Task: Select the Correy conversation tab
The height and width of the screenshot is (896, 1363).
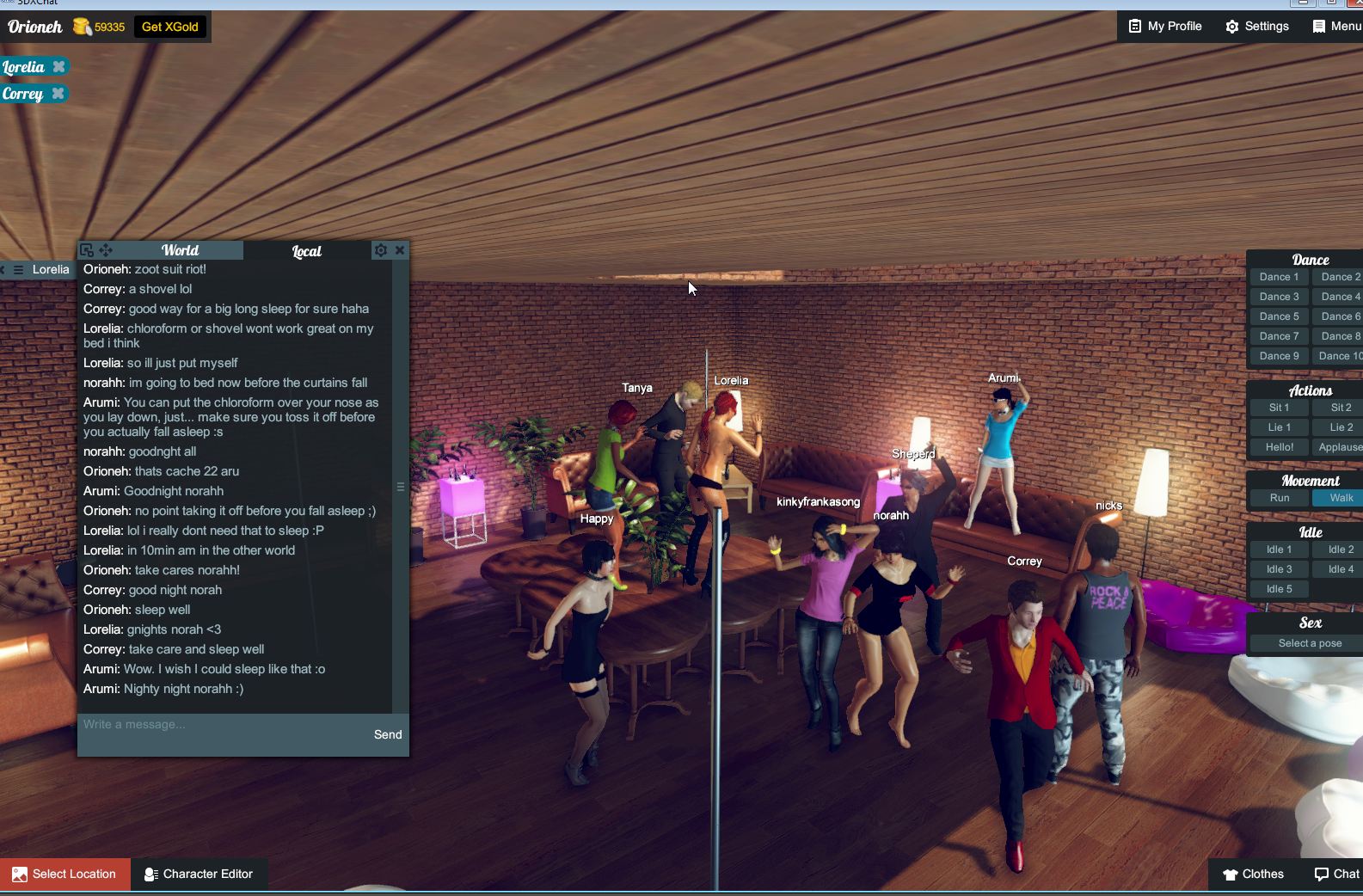Action: (22, 93)
